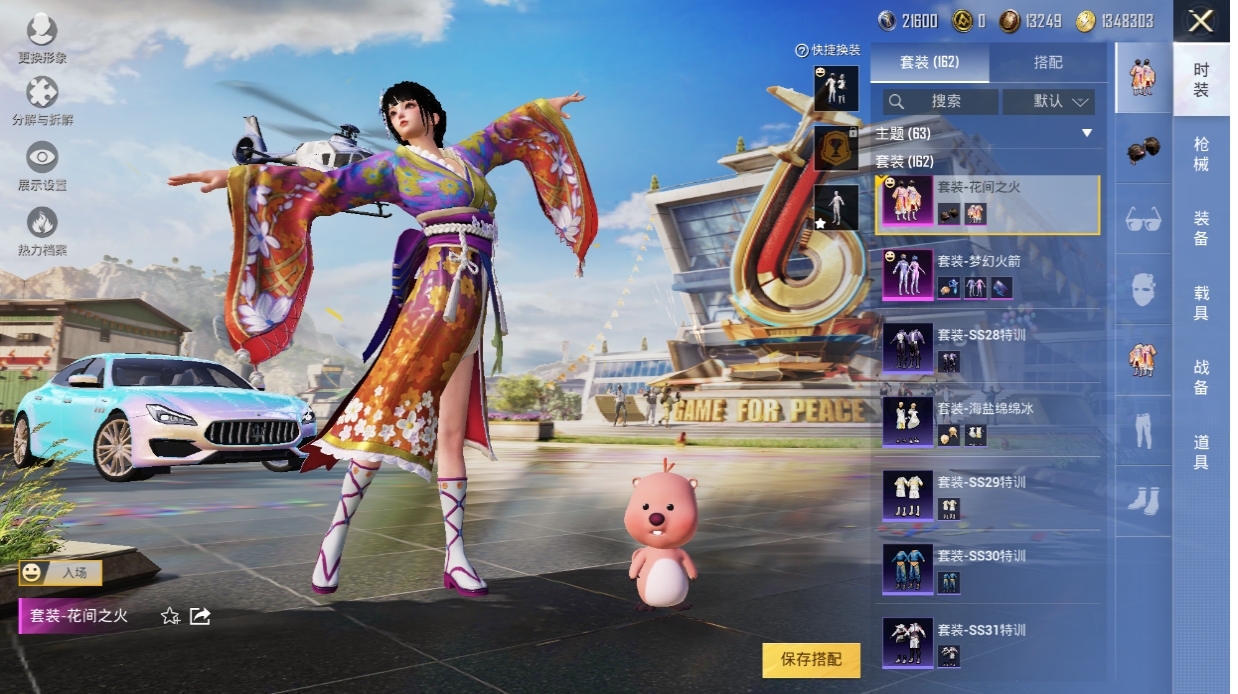The height and width of the screenshot is (694, 1238).
Task: Save the outfit with 保存搭配
Action: tap(811, 660)
